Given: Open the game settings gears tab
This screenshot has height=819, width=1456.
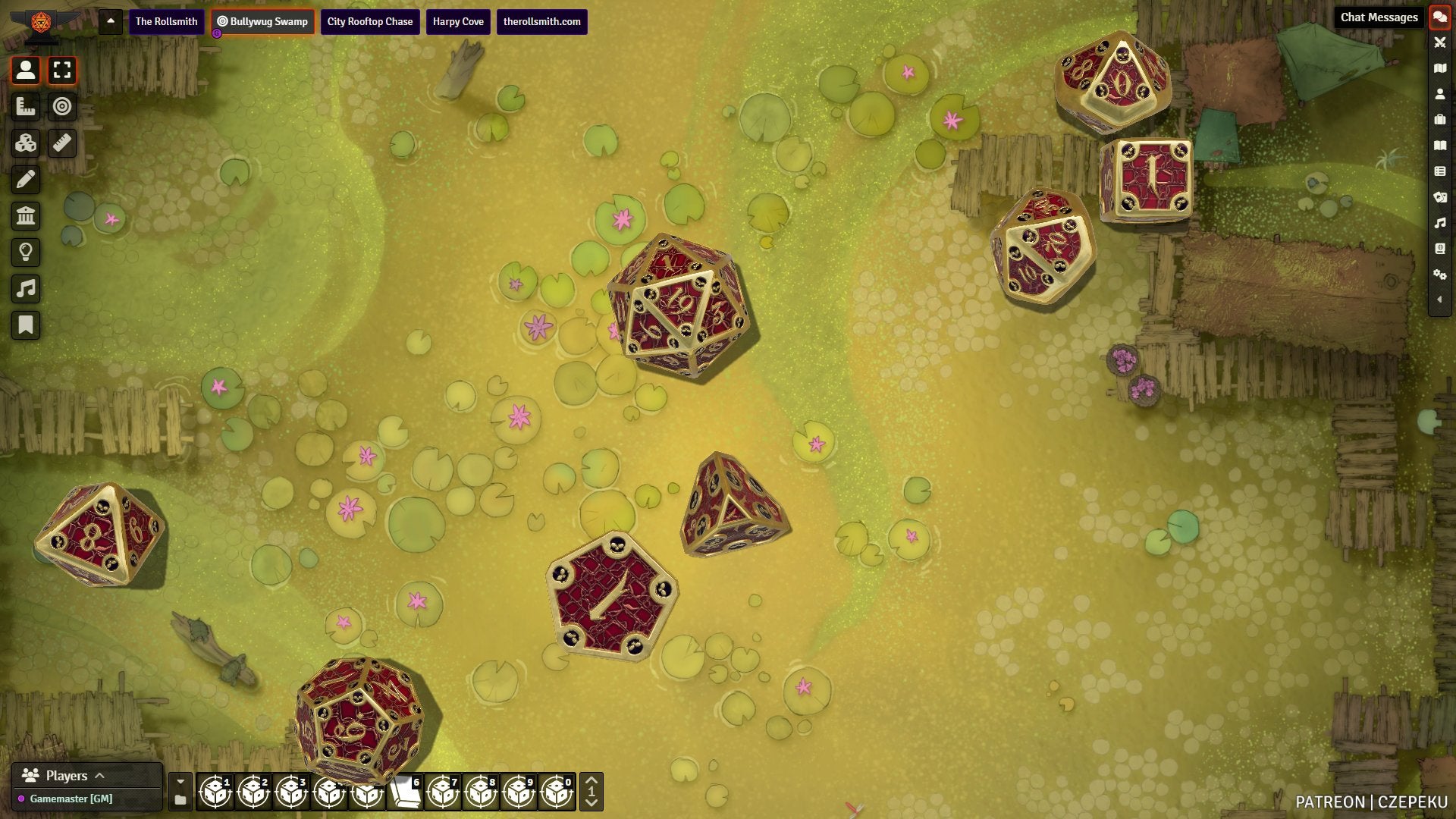Looking at the screenshot, I should [1439, 275].
